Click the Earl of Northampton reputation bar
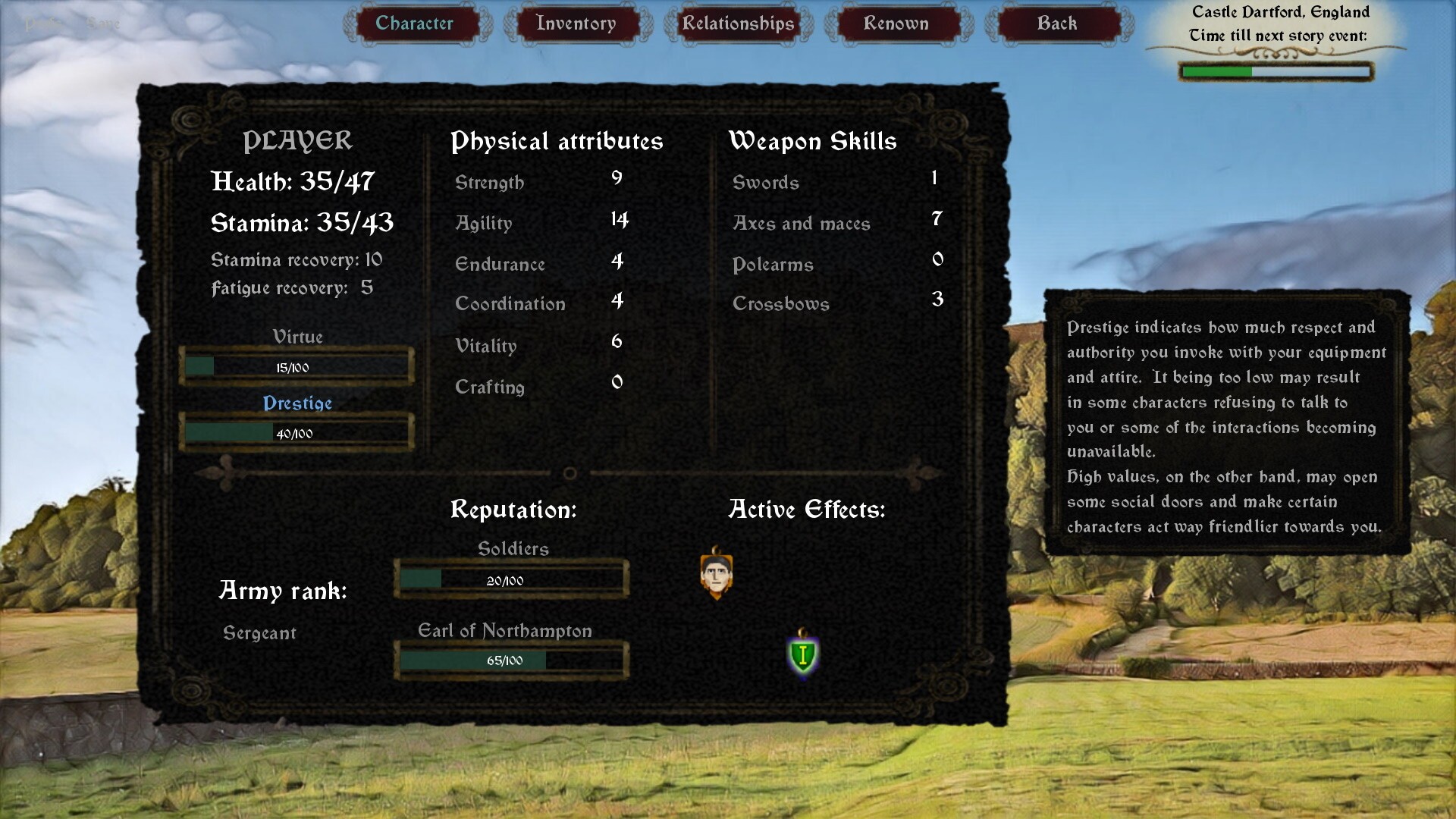This screenshot has width=1456, height=819. pos(510,659)
